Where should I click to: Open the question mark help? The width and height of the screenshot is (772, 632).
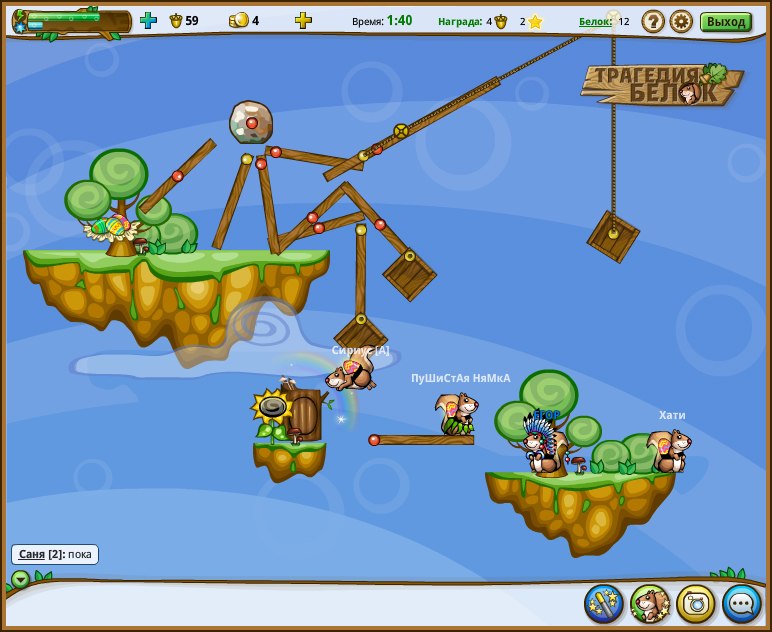(653, 21)
